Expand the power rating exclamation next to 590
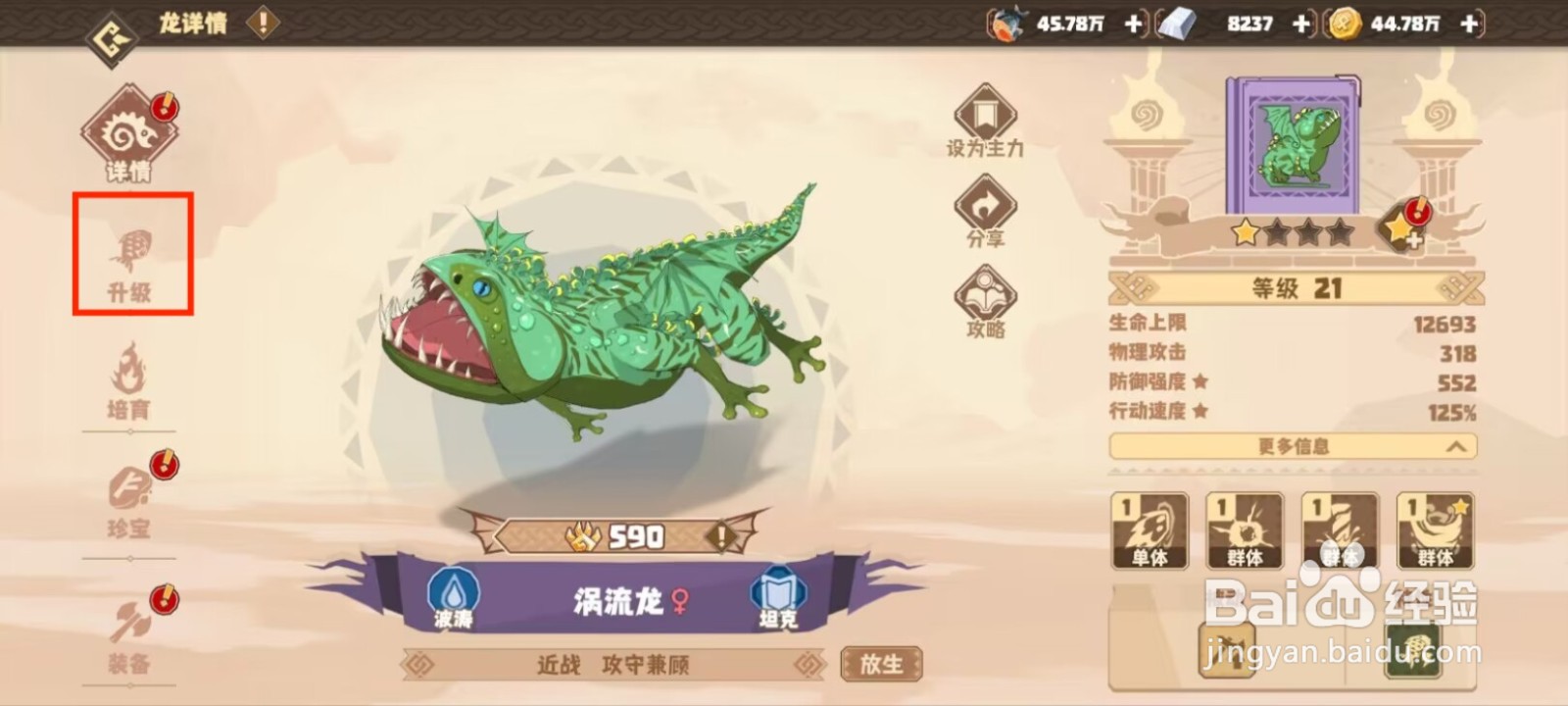1568x706 pixels. (x=720, y=537)
